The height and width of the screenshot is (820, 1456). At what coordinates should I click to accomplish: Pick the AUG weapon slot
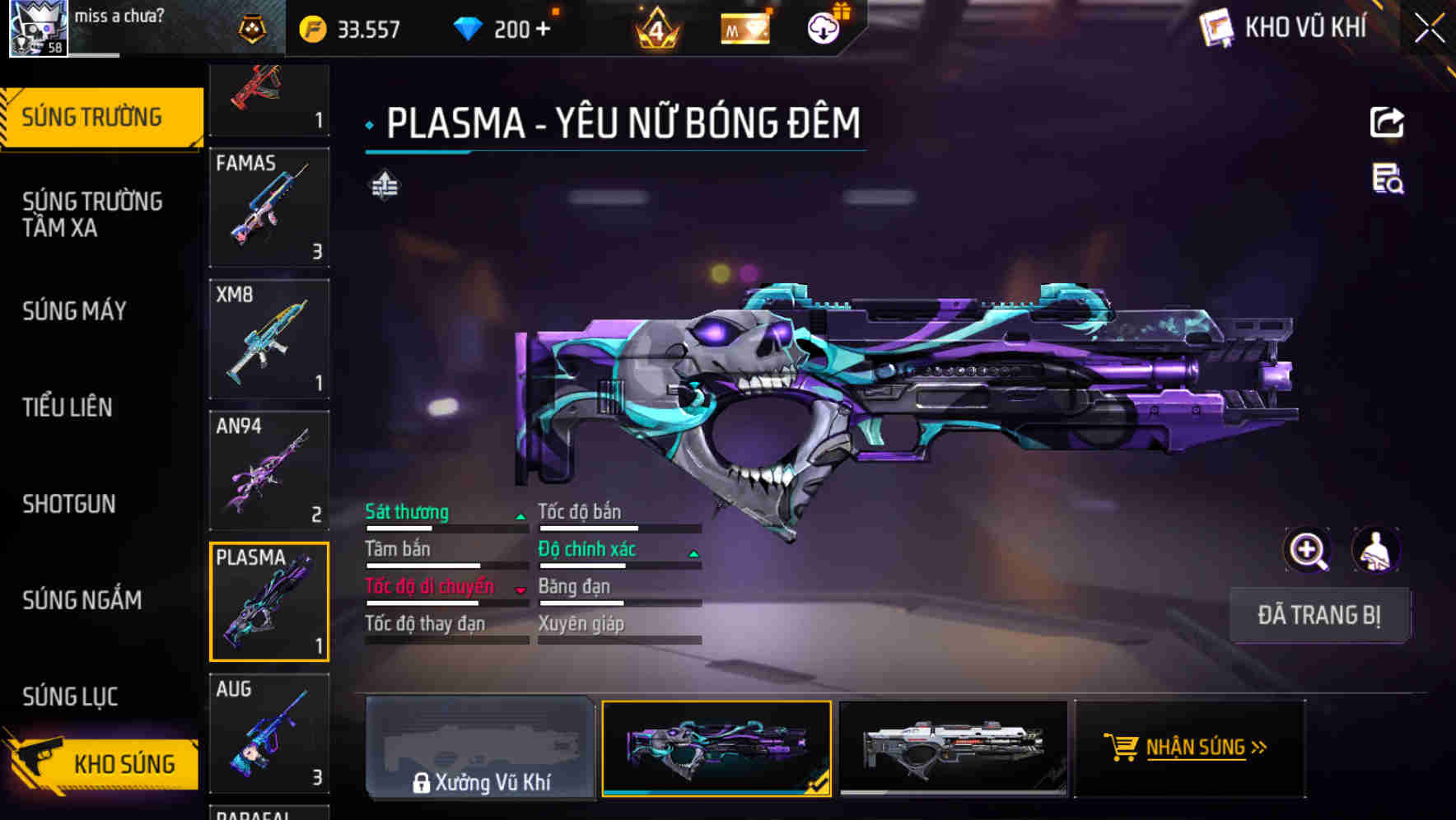[269, 733]
